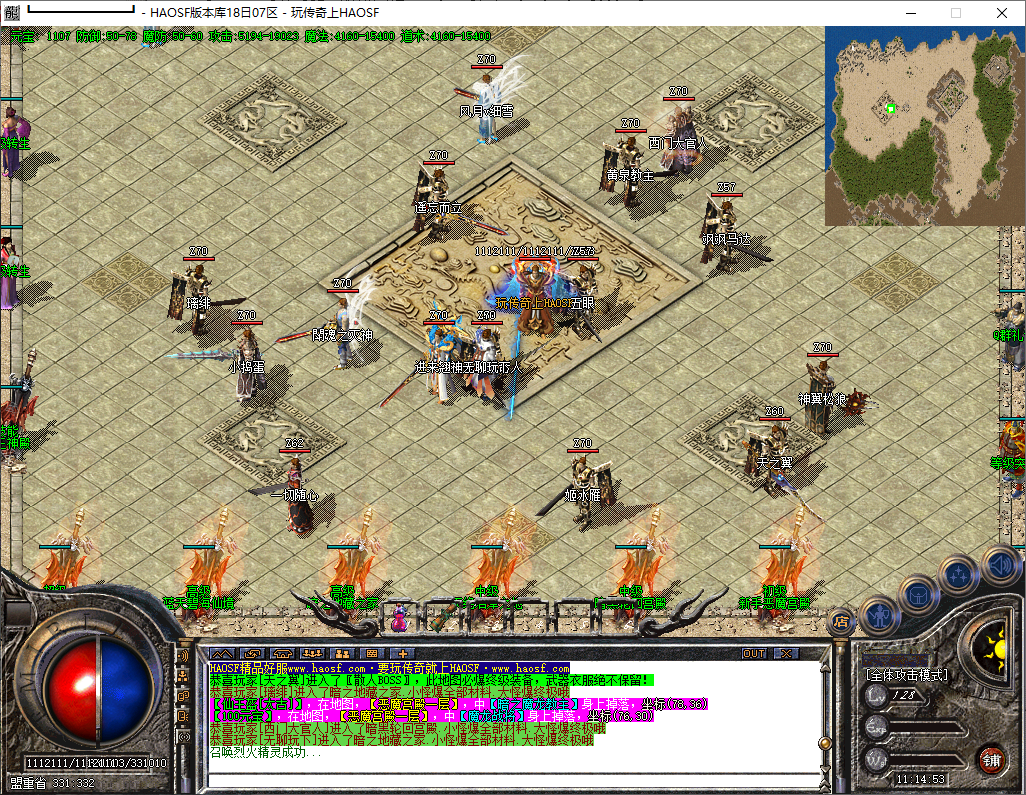Switch the 全体攻击模式 attack mode label
The height and width of the screenshot is (795, 1026).
click(x=907, y=675)
